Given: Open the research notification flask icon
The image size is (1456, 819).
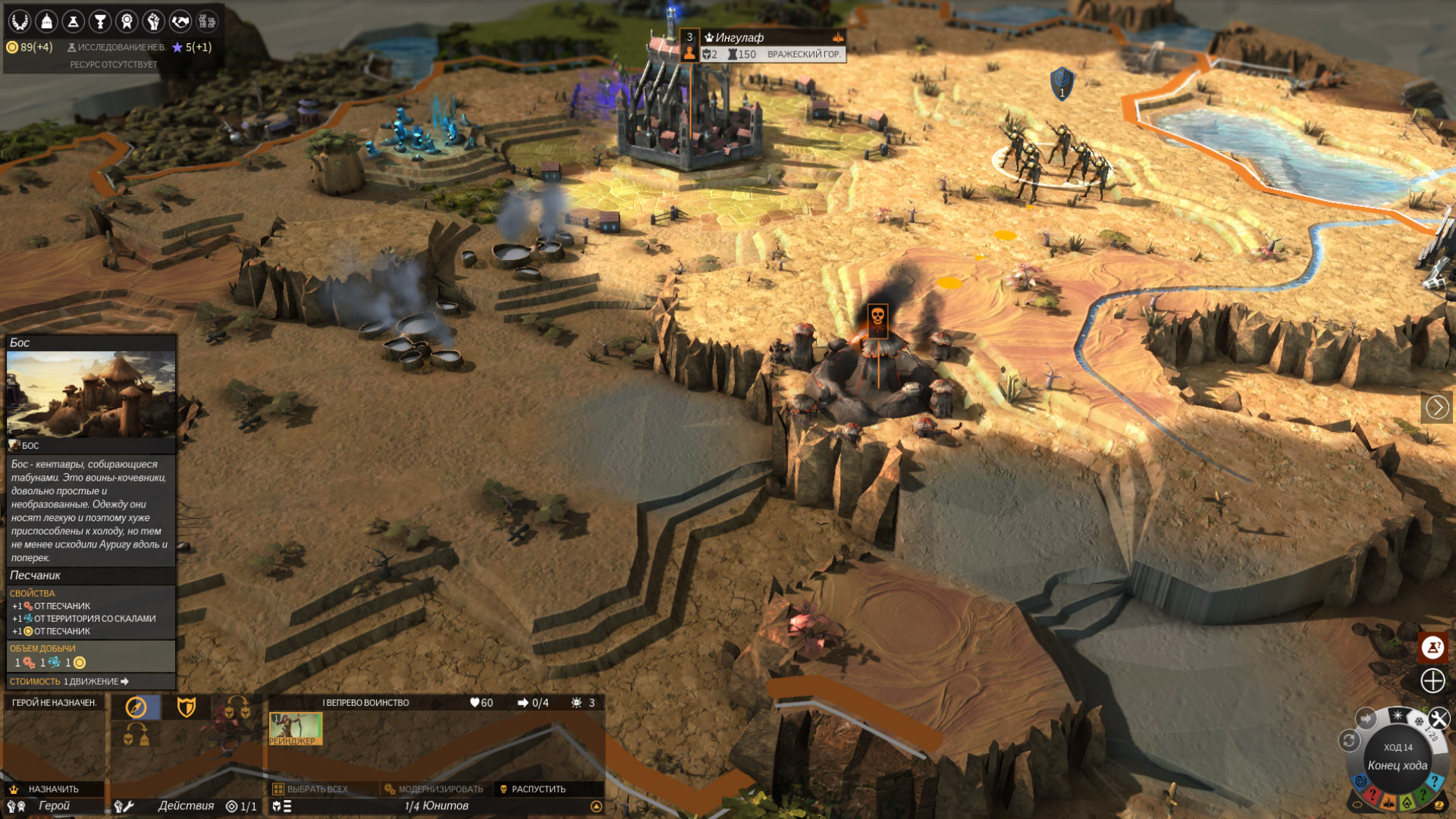Looking at the screenshot, I should (x=1432, y=648).
